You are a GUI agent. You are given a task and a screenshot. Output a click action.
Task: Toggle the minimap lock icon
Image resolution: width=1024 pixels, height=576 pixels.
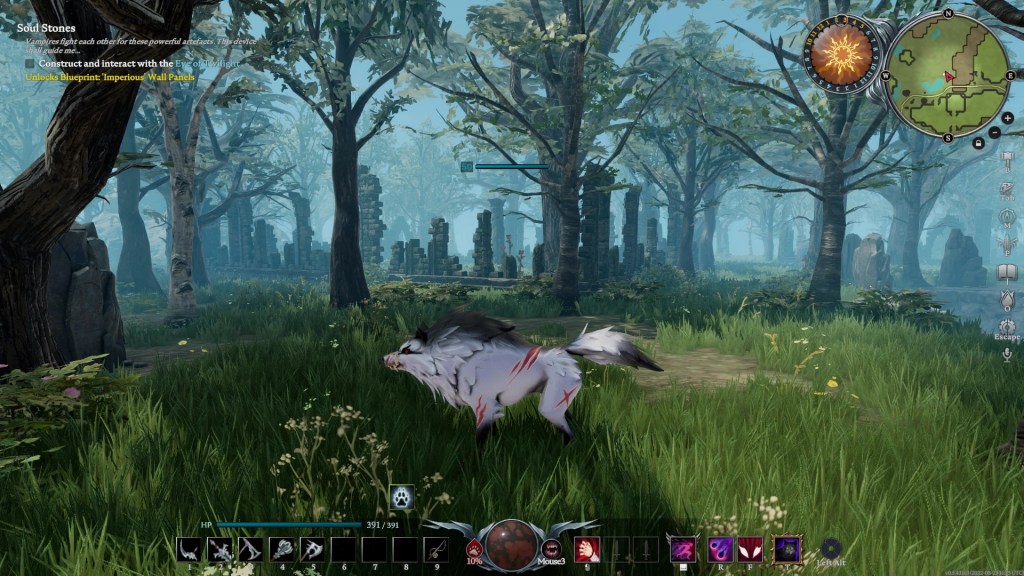tap(978, 143)
